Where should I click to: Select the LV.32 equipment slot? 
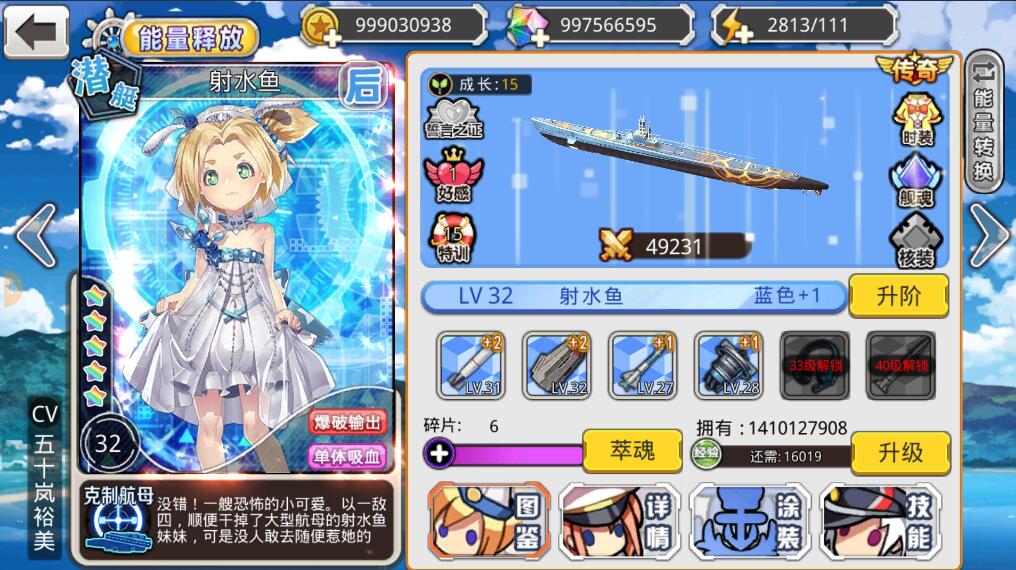click(x=557, y=365)
